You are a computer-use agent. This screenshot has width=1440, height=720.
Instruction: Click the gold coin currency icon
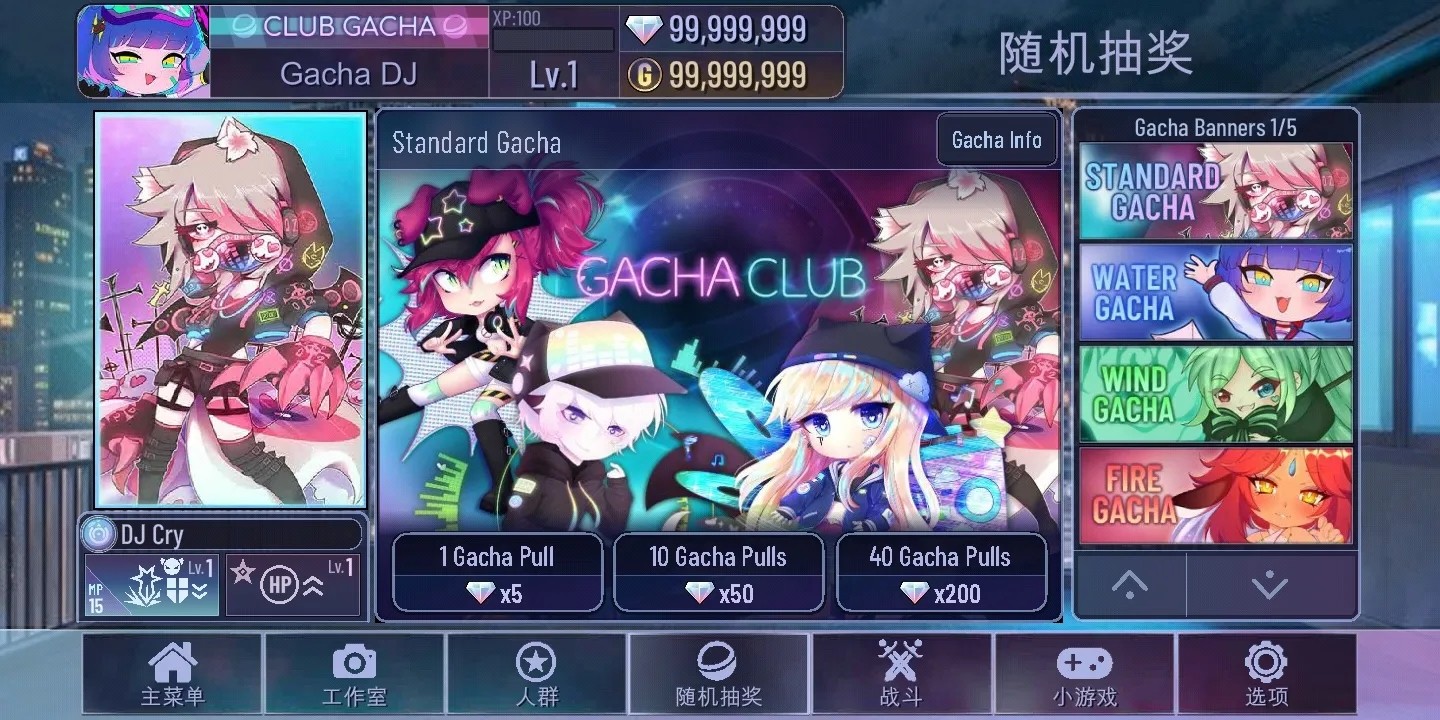point(646,74)
